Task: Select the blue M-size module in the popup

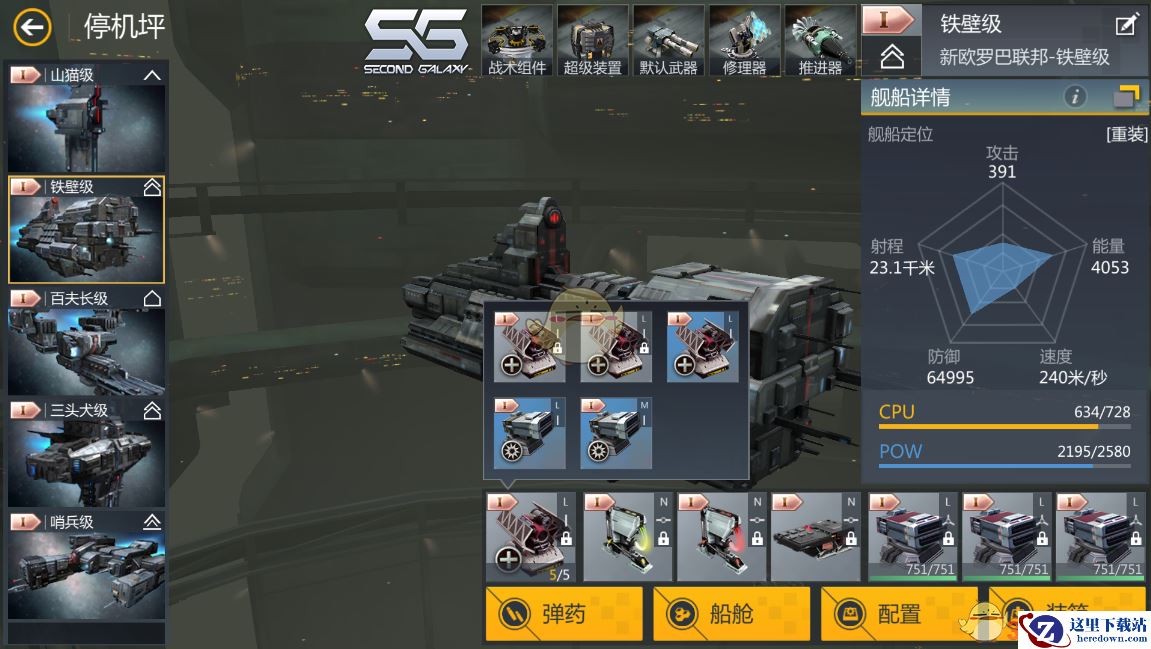Action: pyautogui.click(x=616, y=433)
